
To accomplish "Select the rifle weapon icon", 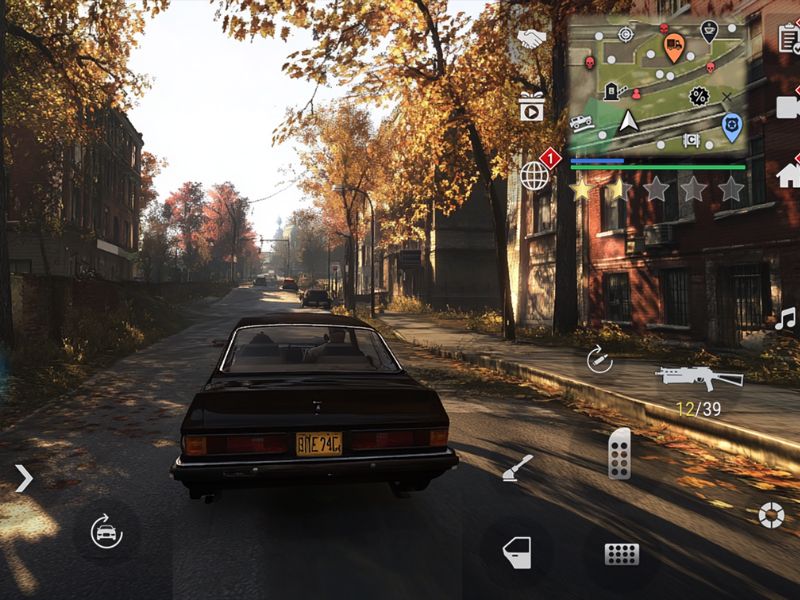I will click(x=699, y=378).
